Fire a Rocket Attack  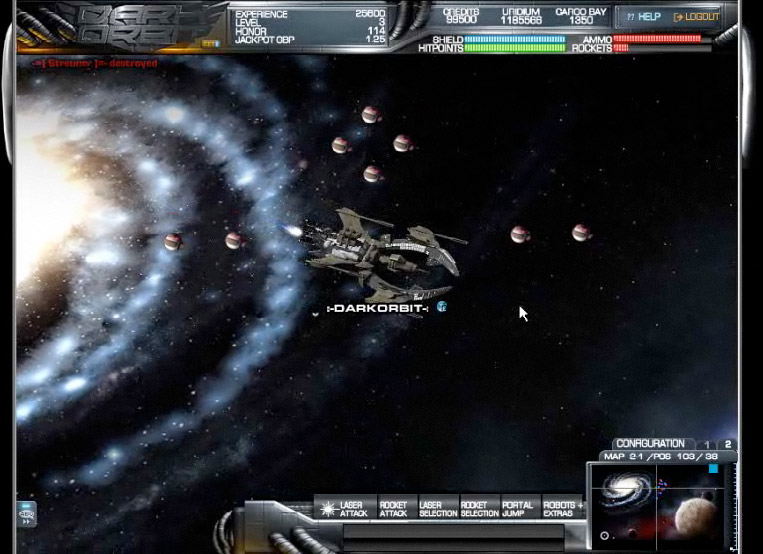pos(393,509)
